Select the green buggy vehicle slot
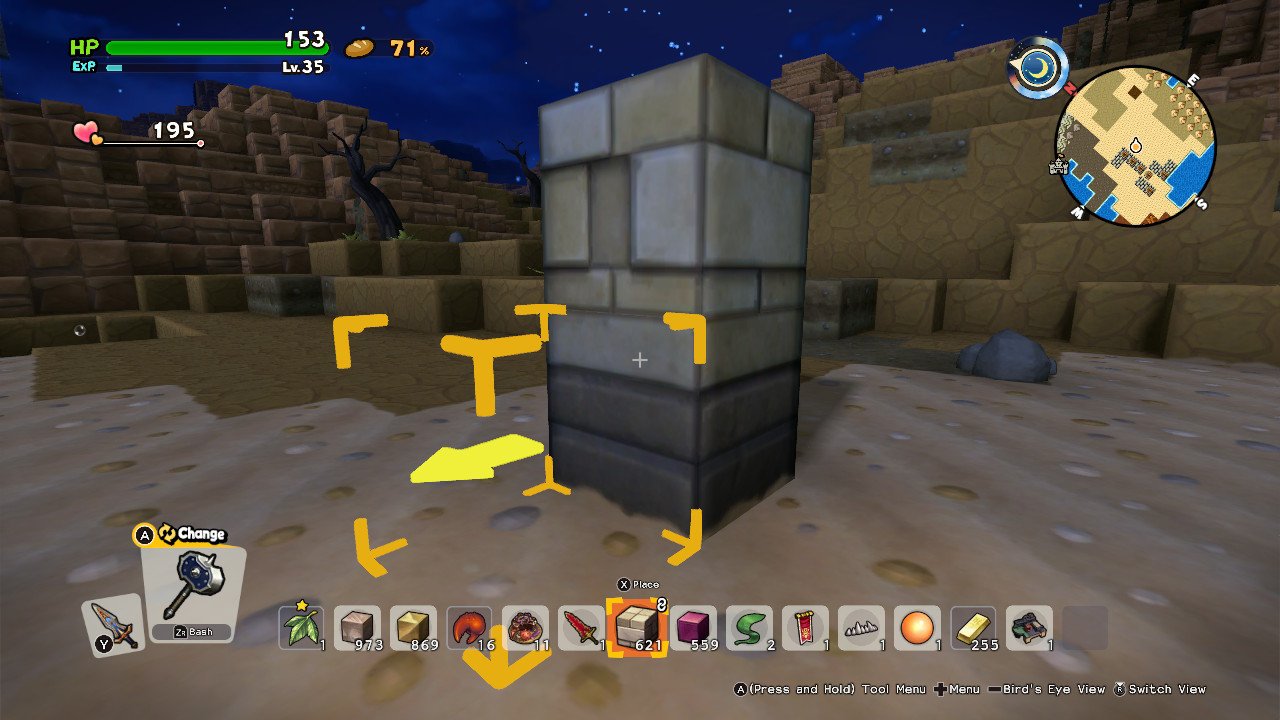 click(x=1029, y=628)
